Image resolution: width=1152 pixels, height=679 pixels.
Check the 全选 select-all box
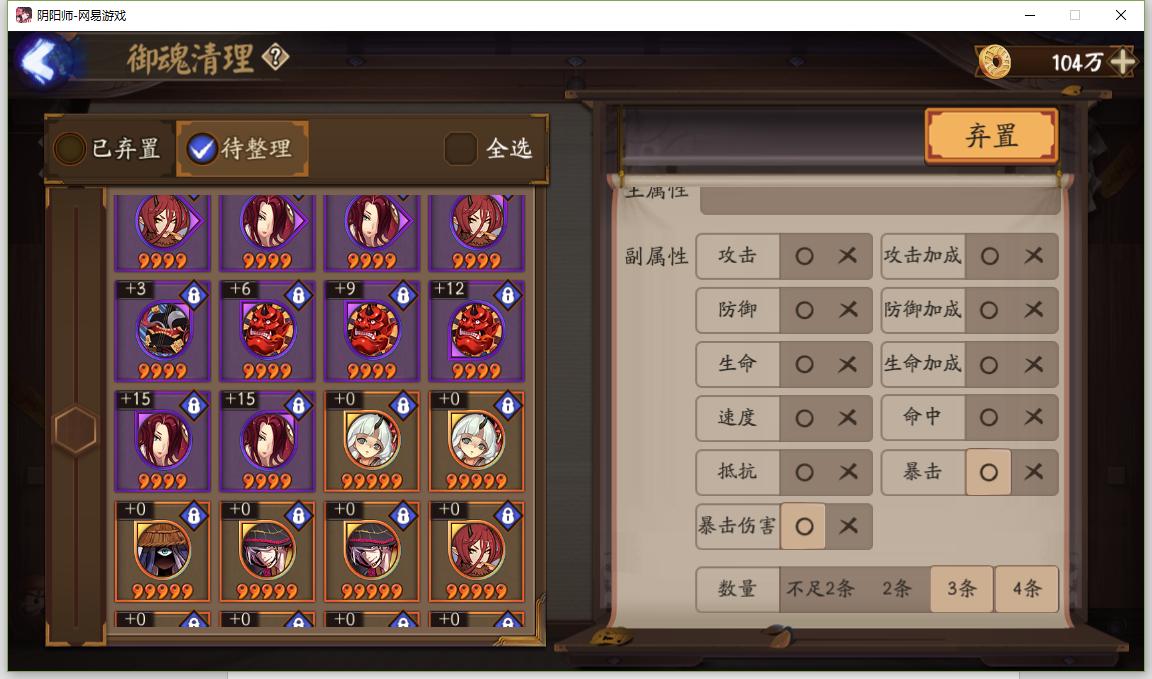[x=460, y=149]
